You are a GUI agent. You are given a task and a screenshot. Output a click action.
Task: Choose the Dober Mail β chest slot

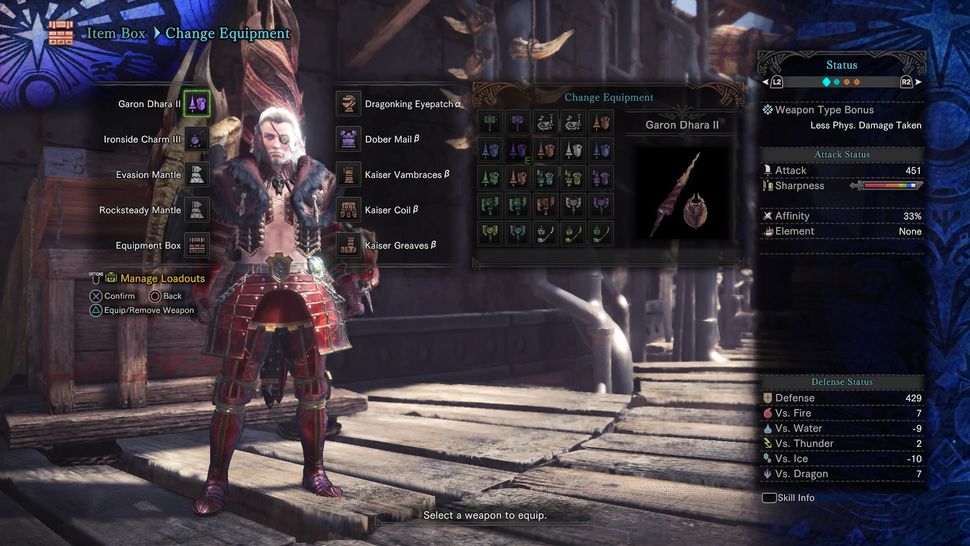coord(349,139)
